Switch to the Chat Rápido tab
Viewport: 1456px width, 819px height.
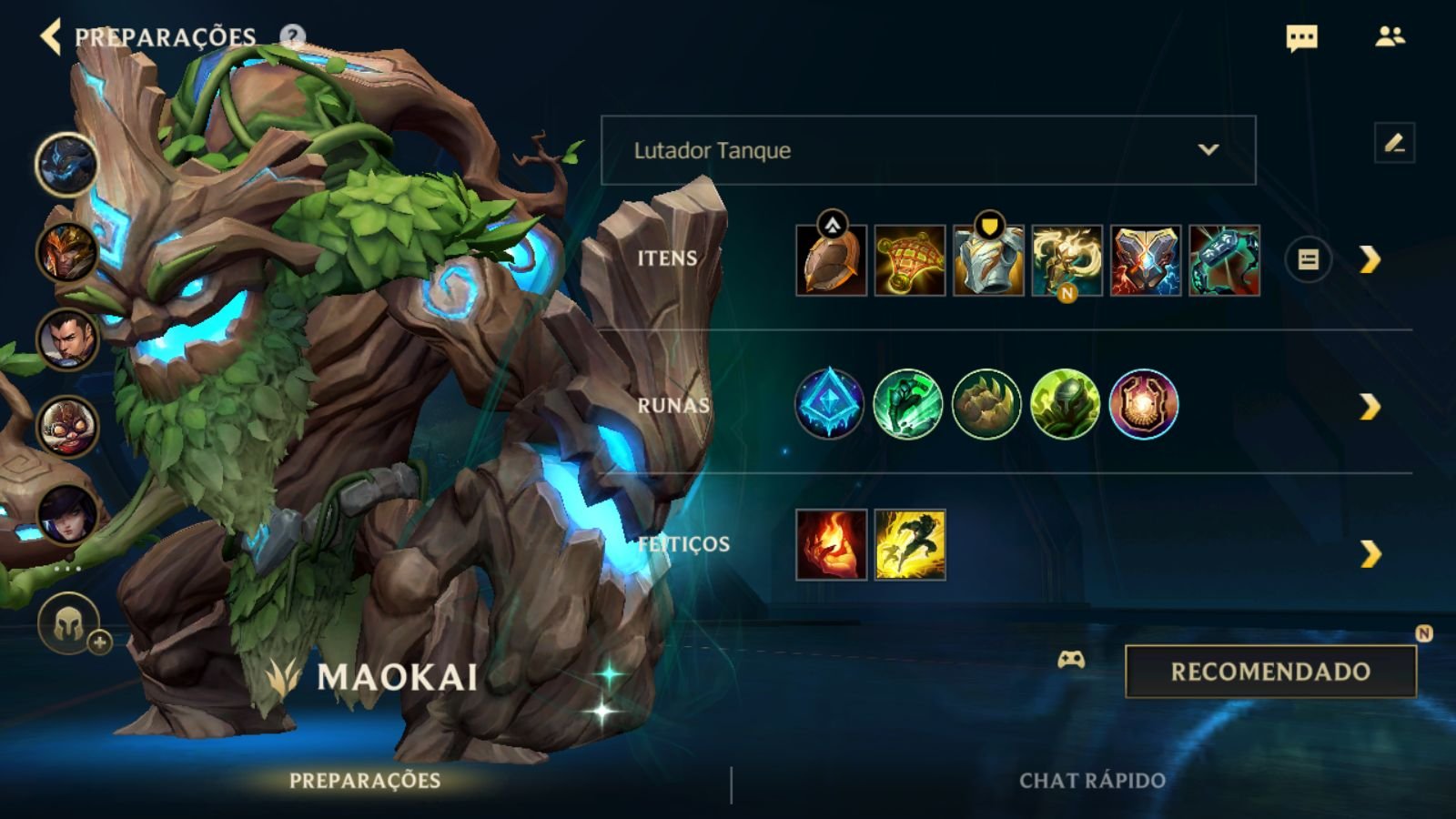click(x=1092, y=781)
